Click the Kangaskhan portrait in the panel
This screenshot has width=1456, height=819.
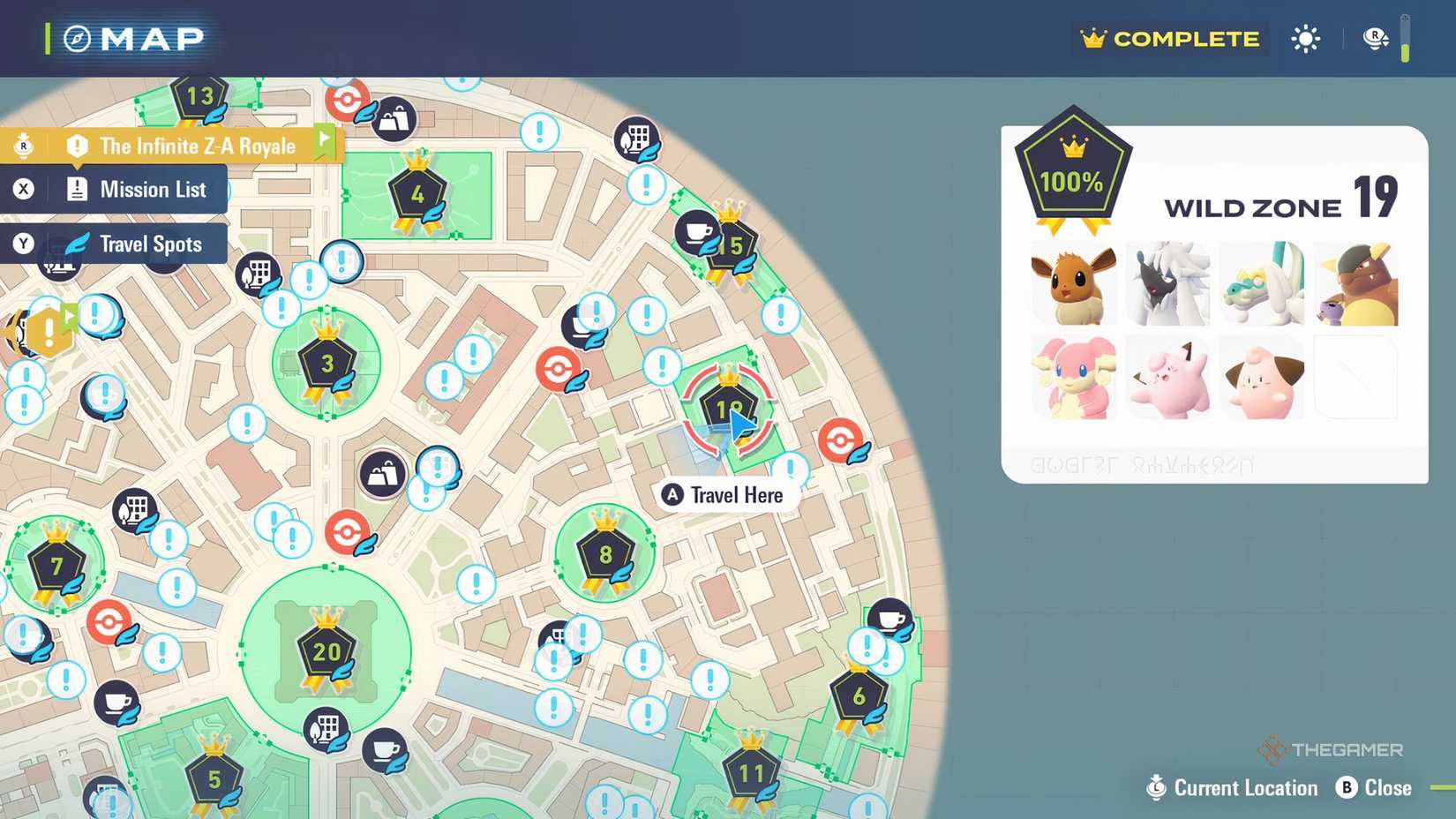click(x=1356, y=284)
